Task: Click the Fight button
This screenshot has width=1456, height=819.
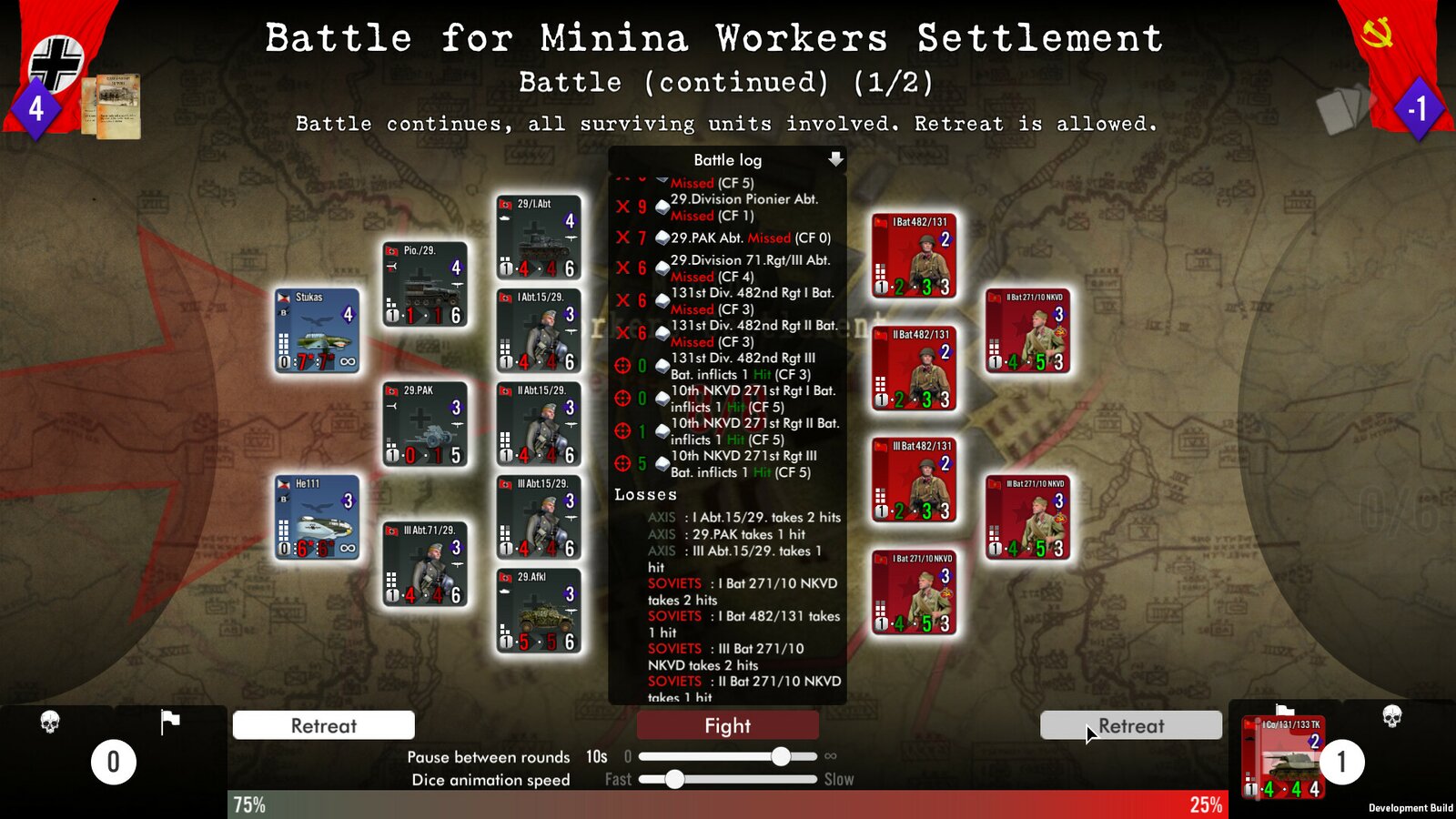Action: coord(727,725)
